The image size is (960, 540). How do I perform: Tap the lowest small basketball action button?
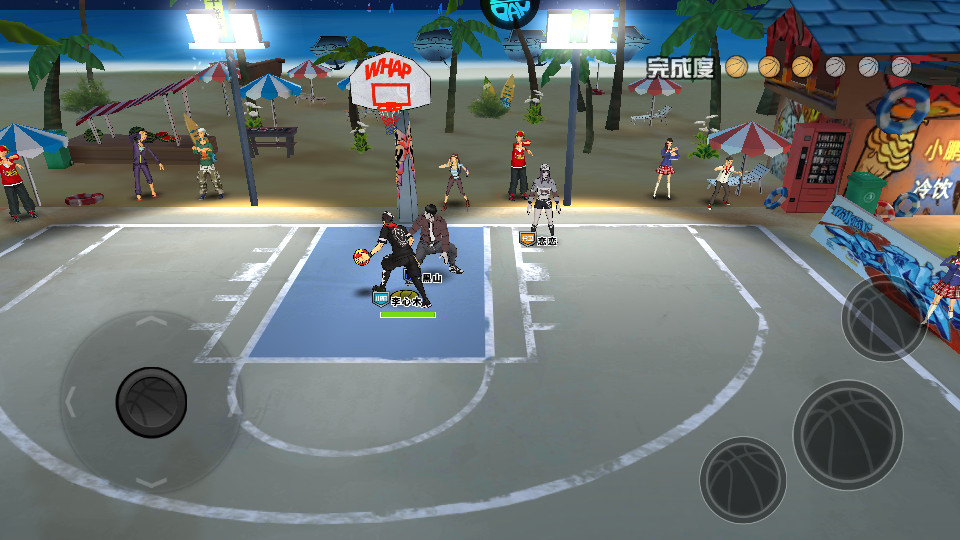[x=742, y=480]
